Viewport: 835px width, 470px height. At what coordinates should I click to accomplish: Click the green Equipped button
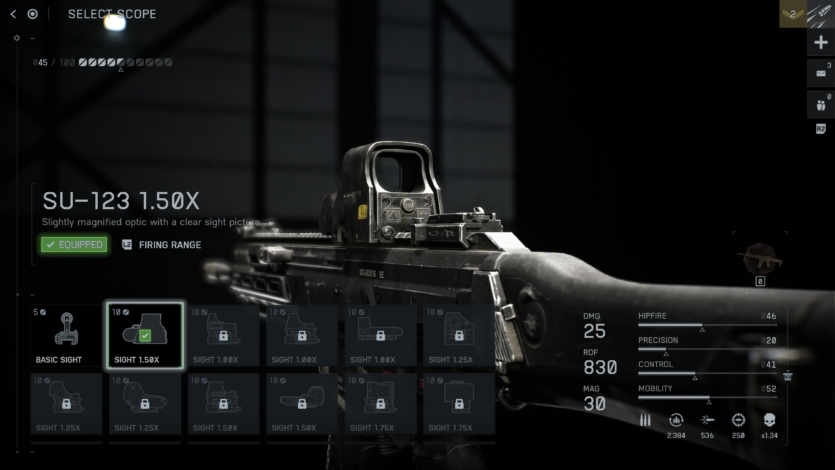tap(74, 244)
